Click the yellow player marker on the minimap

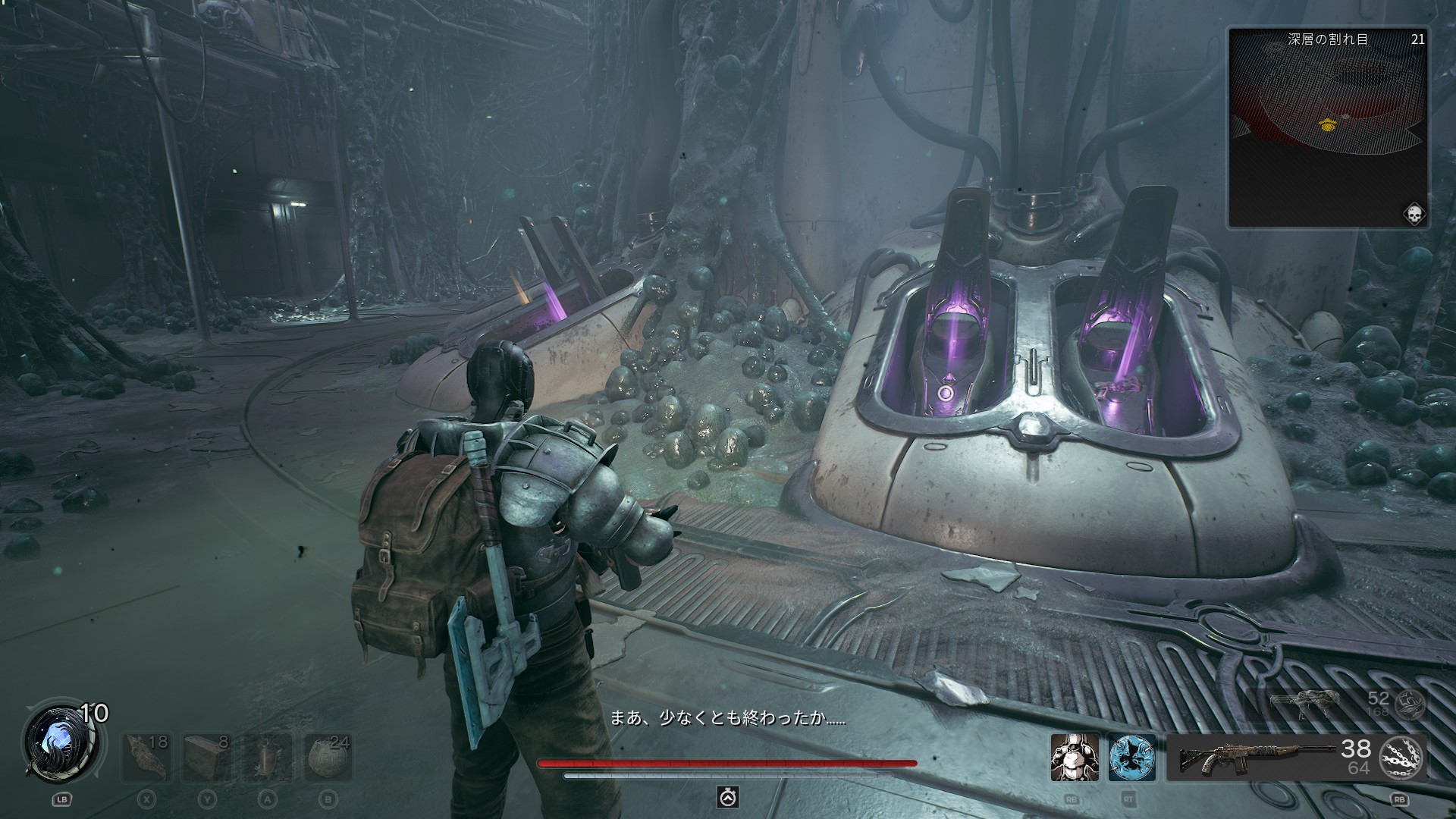pos(1326,125)
